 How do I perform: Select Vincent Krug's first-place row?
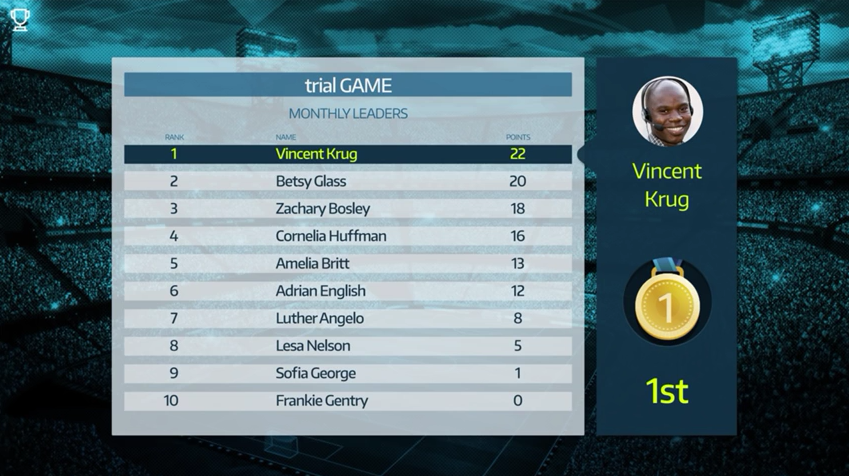(348, 154)
